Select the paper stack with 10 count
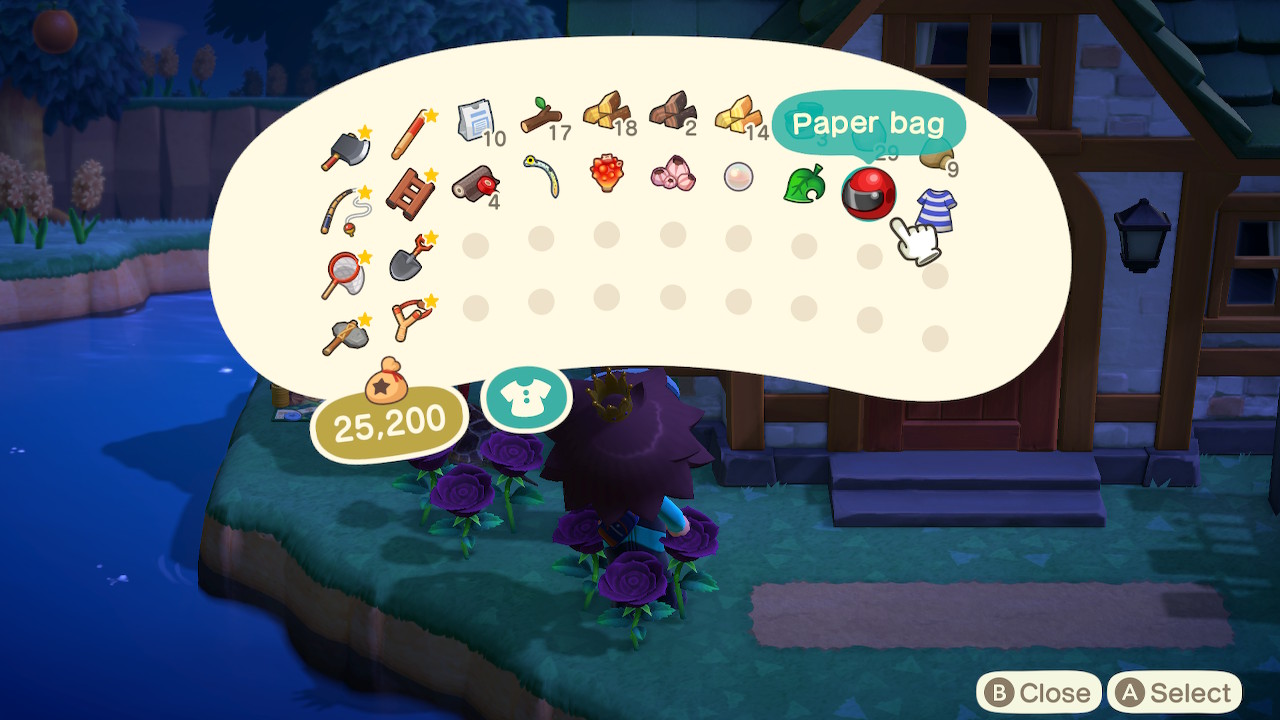 (475, 123)
